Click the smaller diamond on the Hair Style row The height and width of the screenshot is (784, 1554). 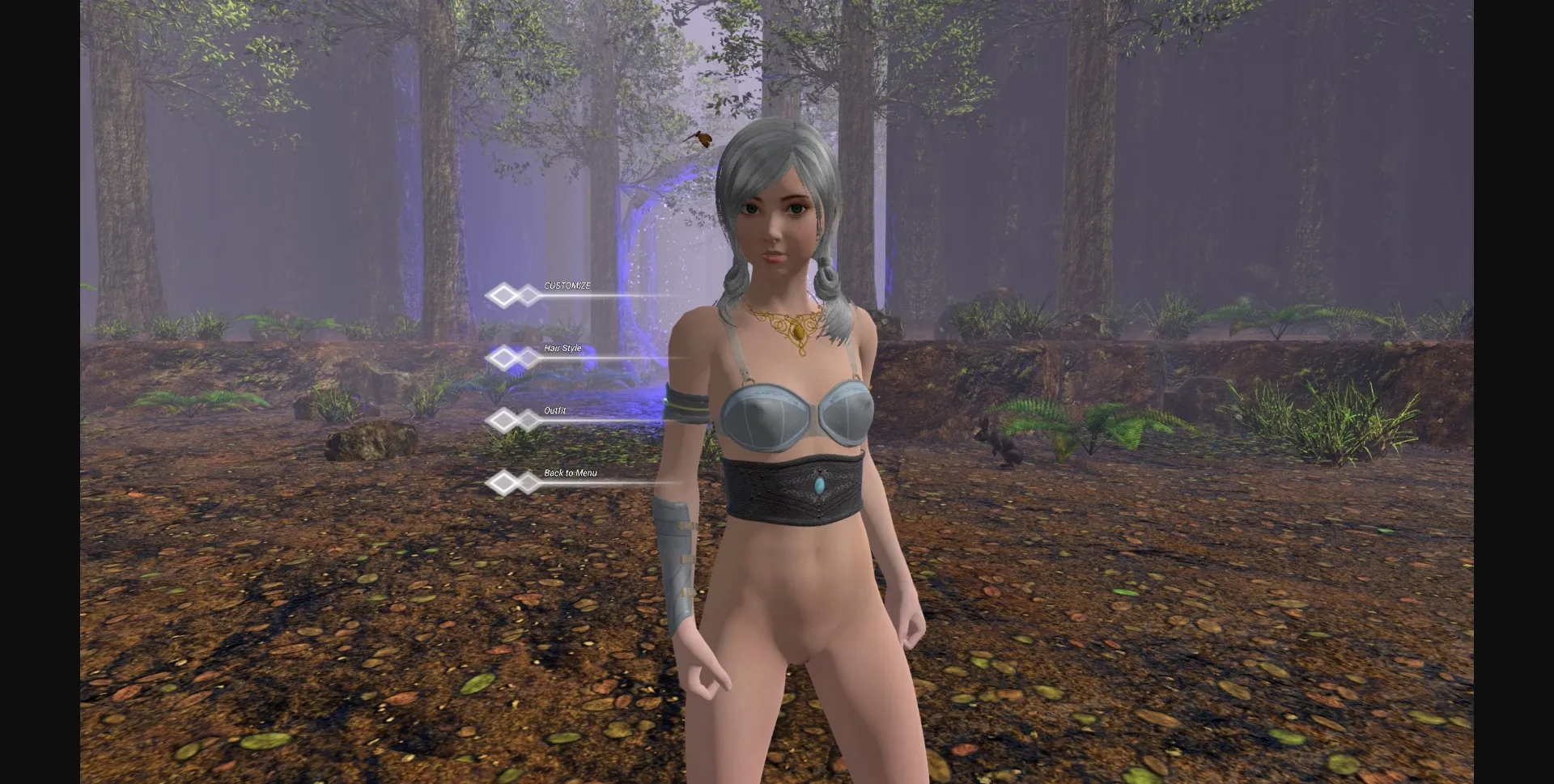click(528, 358)
